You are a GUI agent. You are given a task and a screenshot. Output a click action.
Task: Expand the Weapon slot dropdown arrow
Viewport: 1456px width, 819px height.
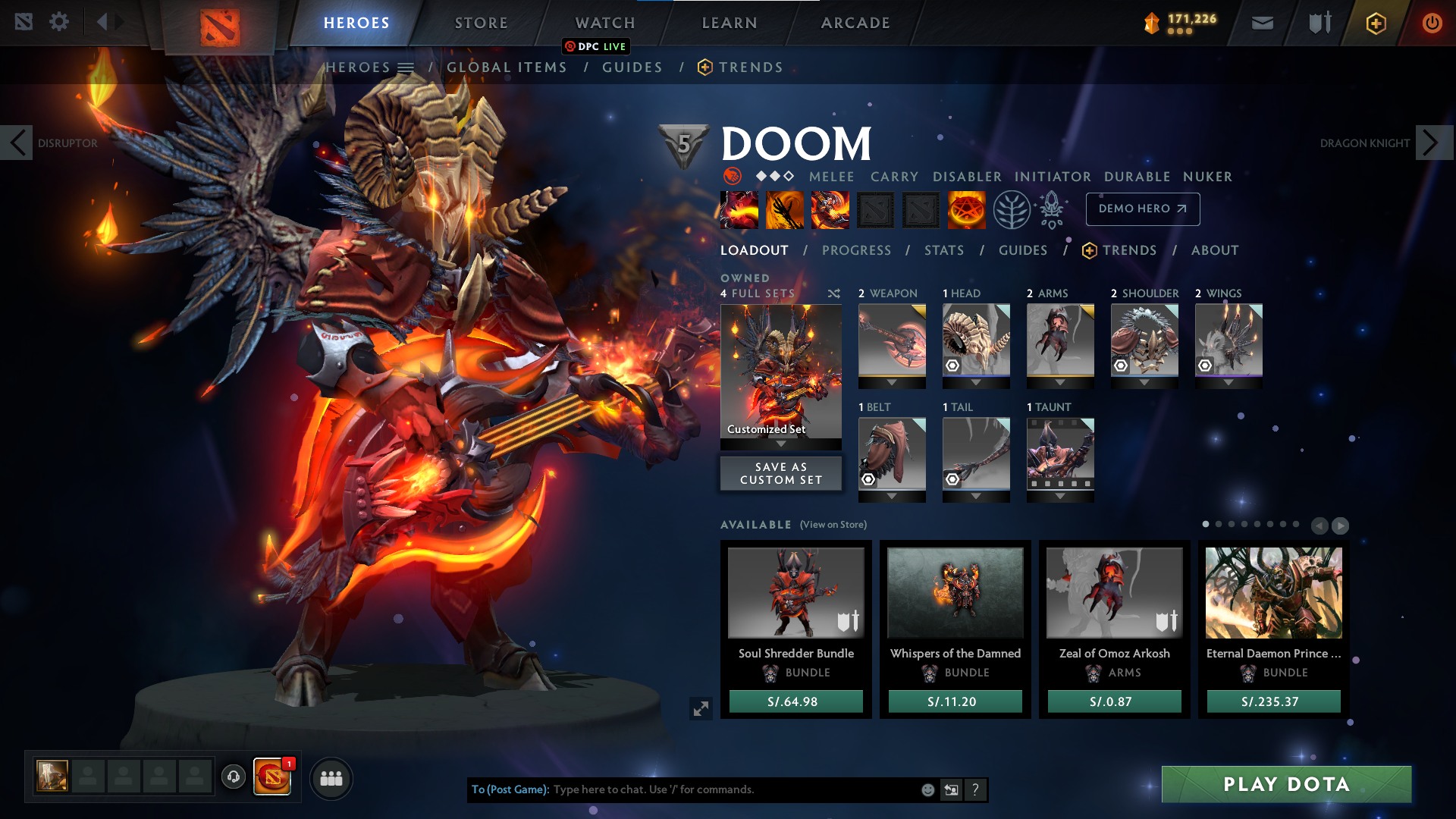click(x=890, y=383)
